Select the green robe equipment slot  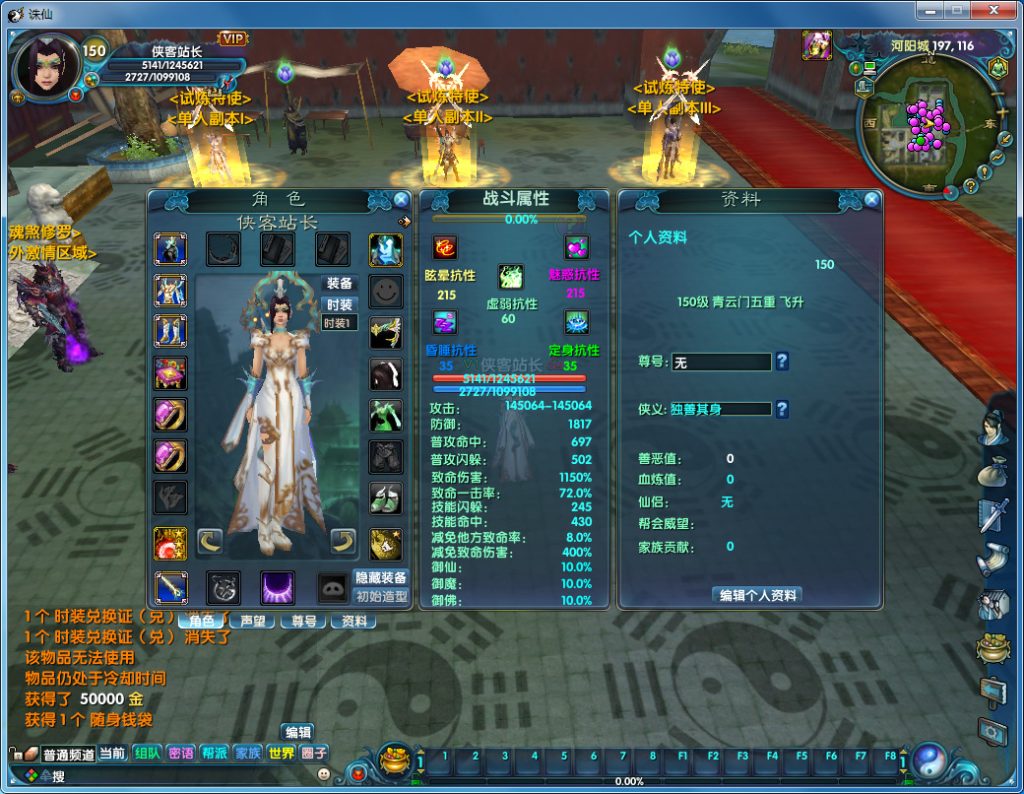(x=386, y=413)
